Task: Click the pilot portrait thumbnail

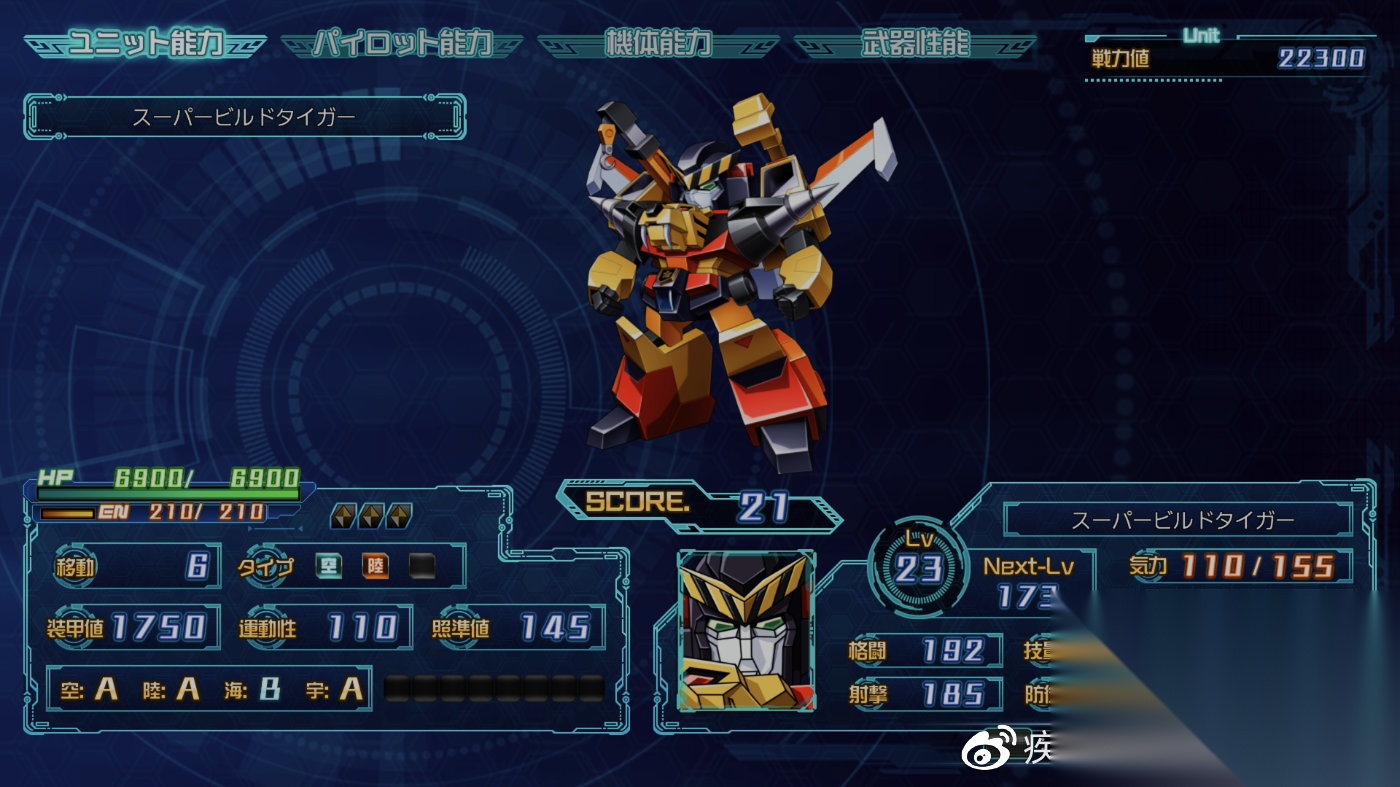Action: (x=746, y=631)
